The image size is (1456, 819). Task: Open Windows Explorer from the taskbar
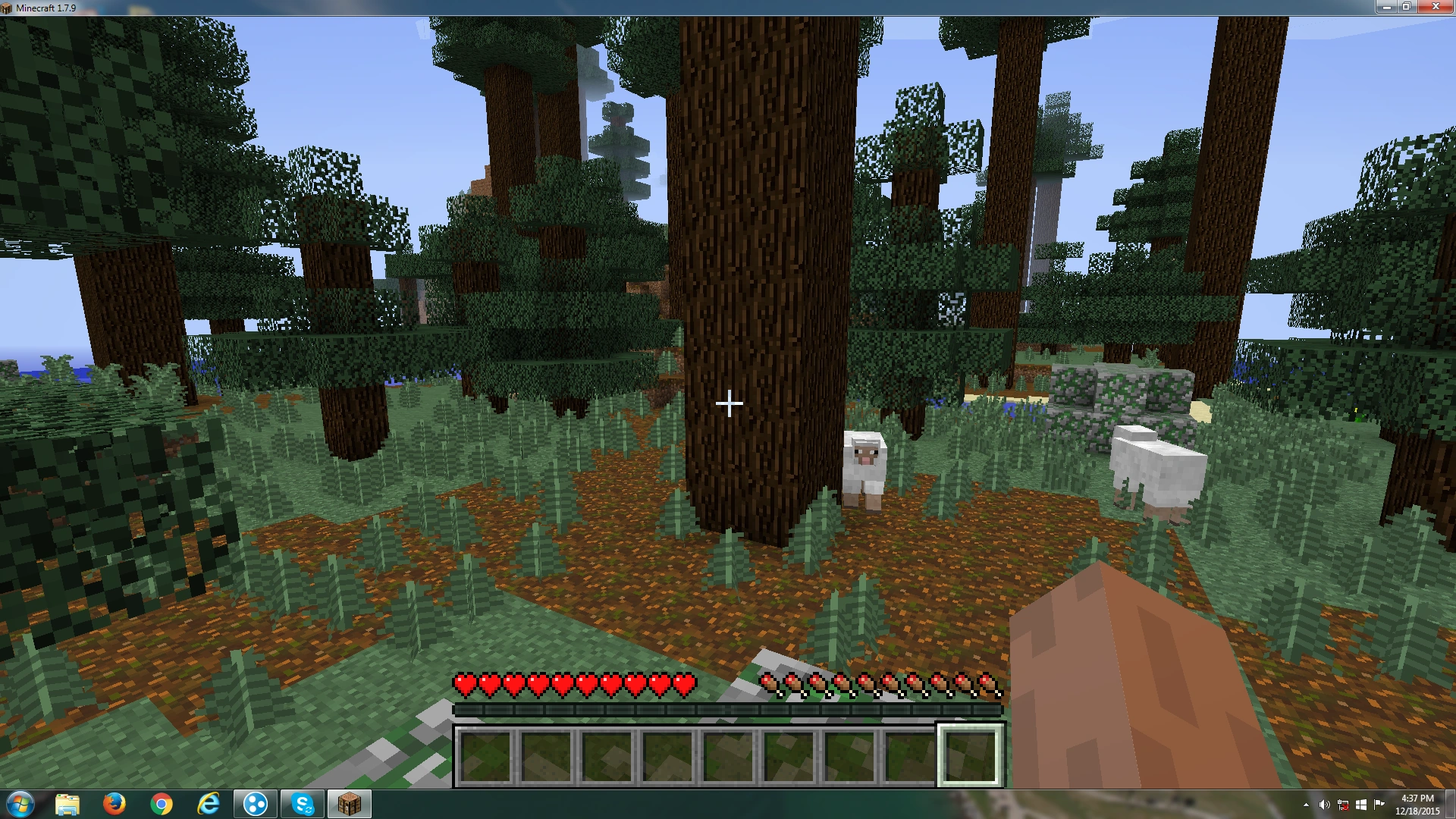pos(69,803)
